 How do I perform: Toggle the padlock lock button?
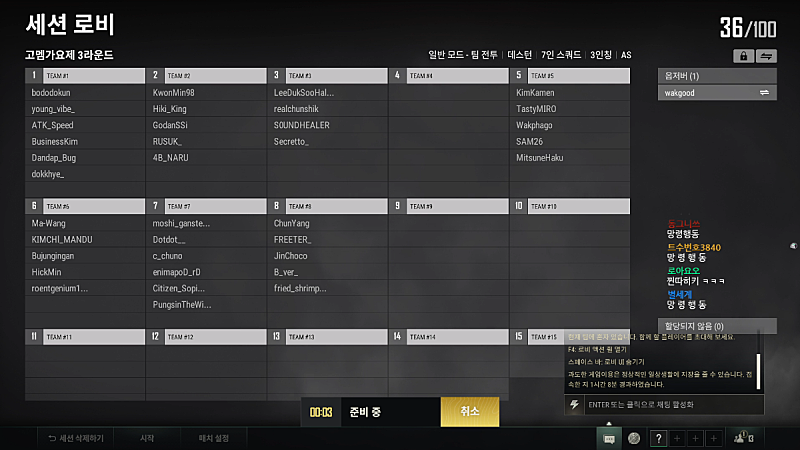pyautogui.click(x=743, y=56)
